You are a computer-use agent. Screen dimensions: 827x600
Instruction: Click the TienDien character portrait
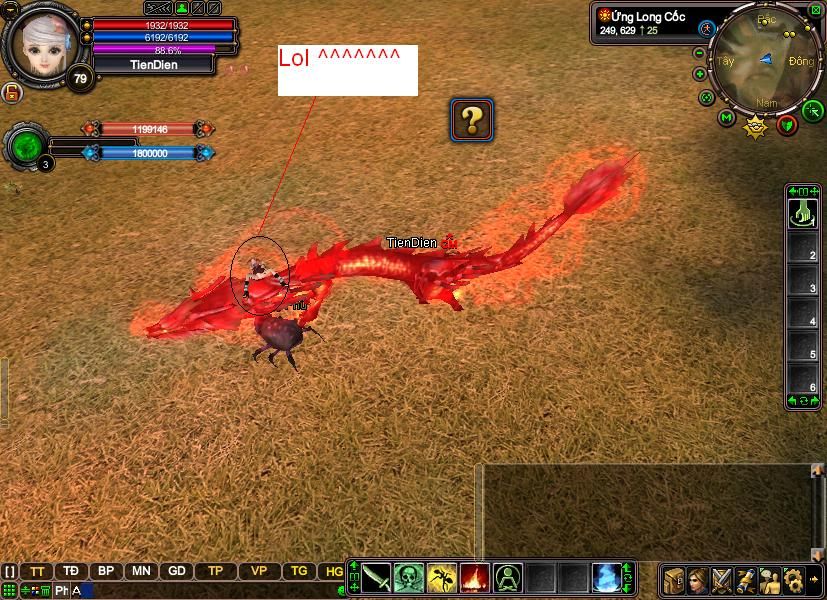click(42, 40)
